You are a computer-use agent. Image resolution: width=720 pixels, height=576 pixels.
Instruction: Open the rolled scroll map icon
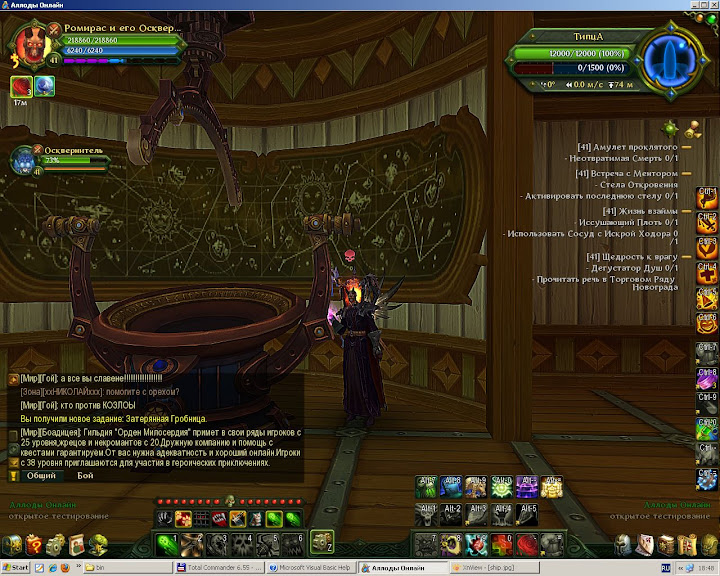point(686,544)
